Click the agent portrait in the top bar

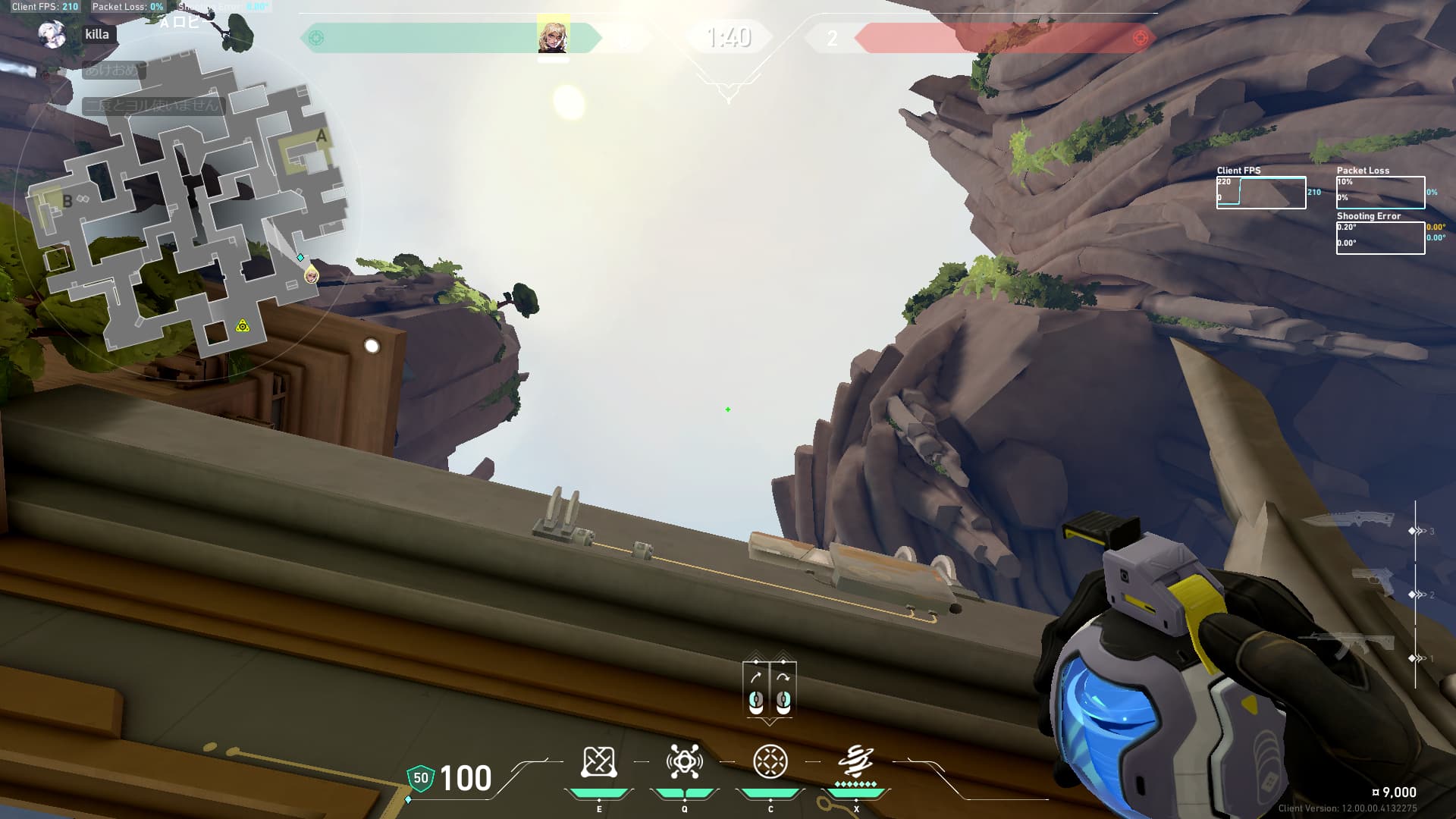click(x=553, y=36)
